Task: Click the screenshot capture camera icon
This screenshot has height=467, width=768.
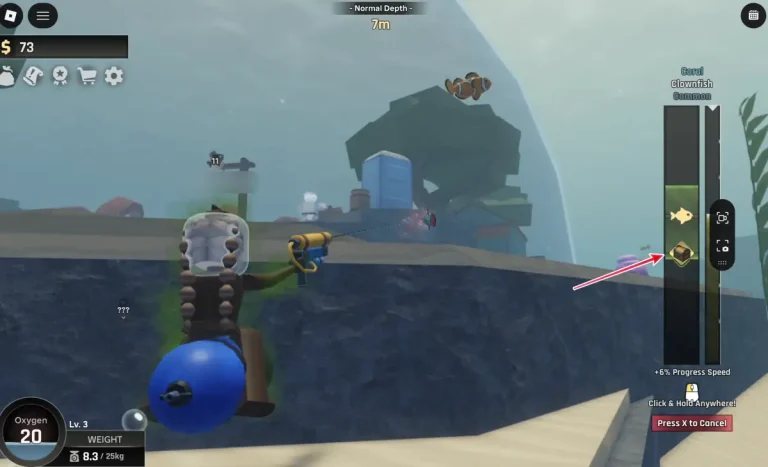Action: coord(722,218)
